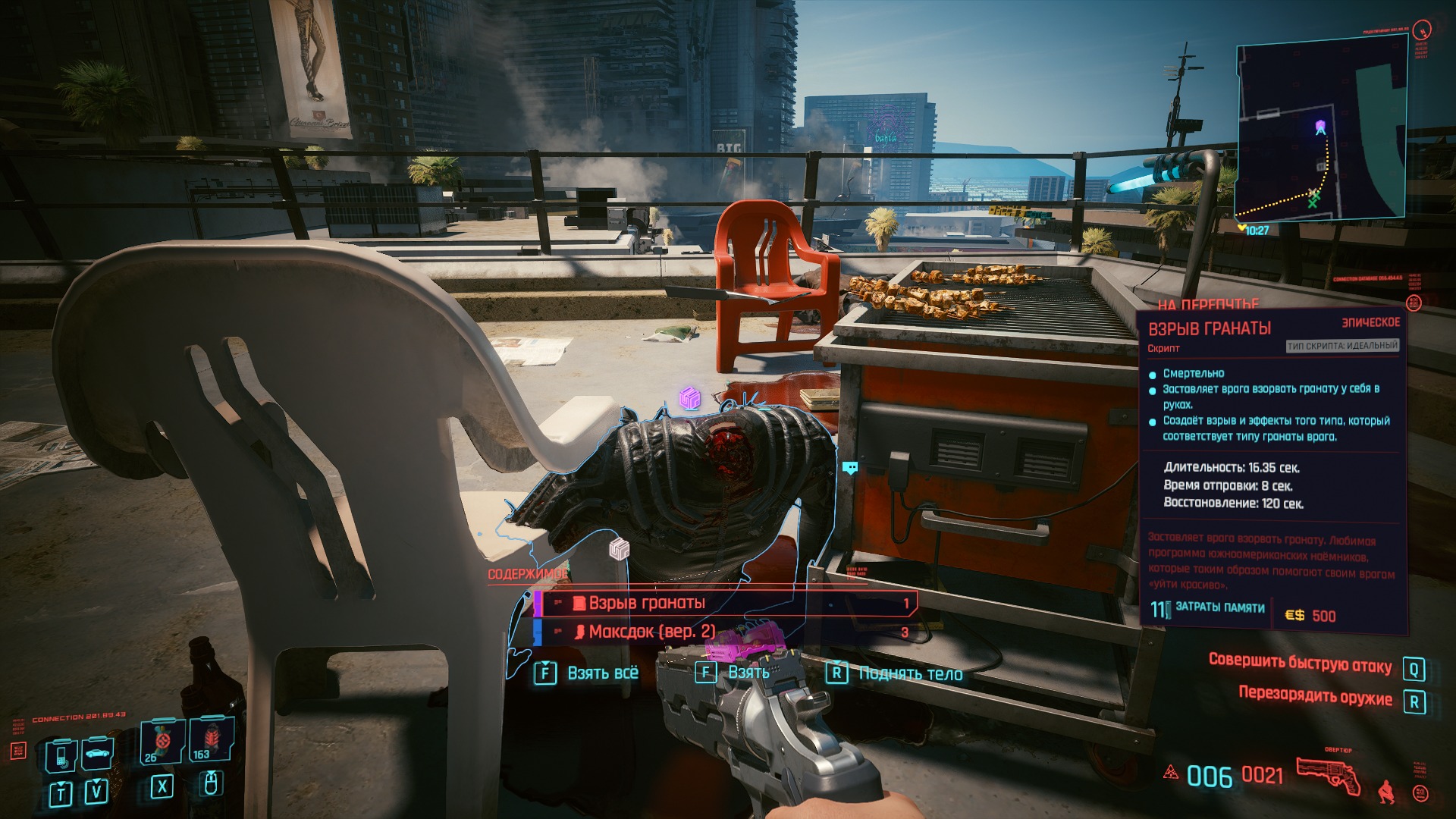The width and height of the screenshot is (1456, 819).
Task: Select the vehicle call car icon
Action: coord(98,753)
